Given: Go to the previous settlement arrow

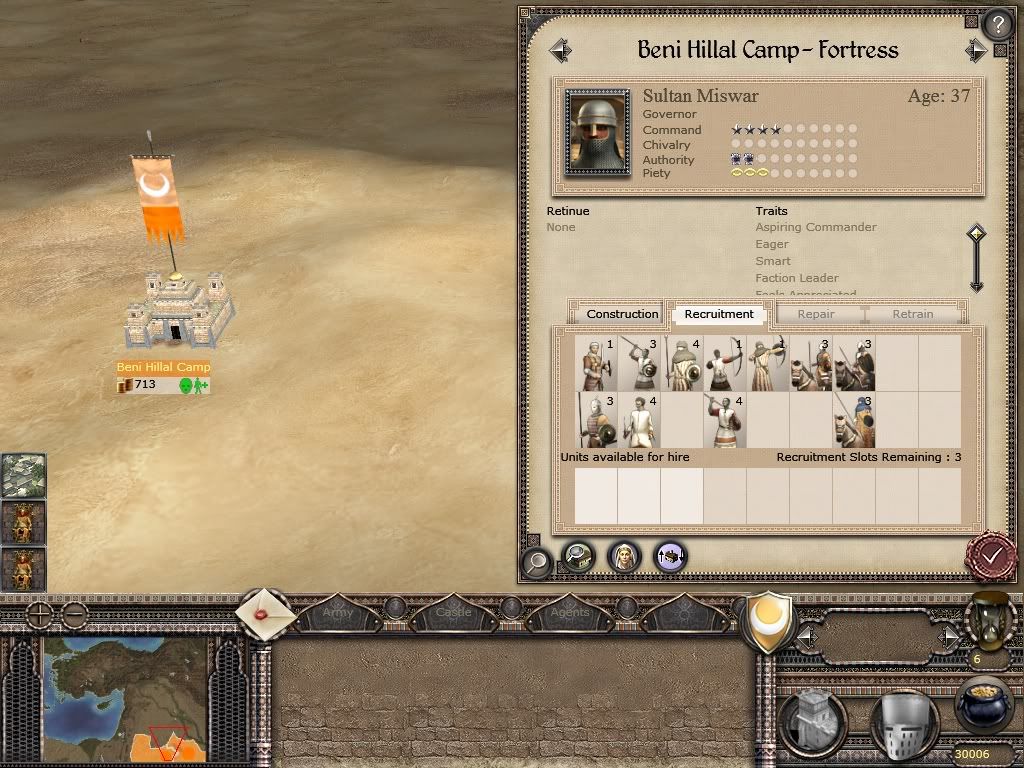Looking at the screenshot, I should [x=560, y=50].
